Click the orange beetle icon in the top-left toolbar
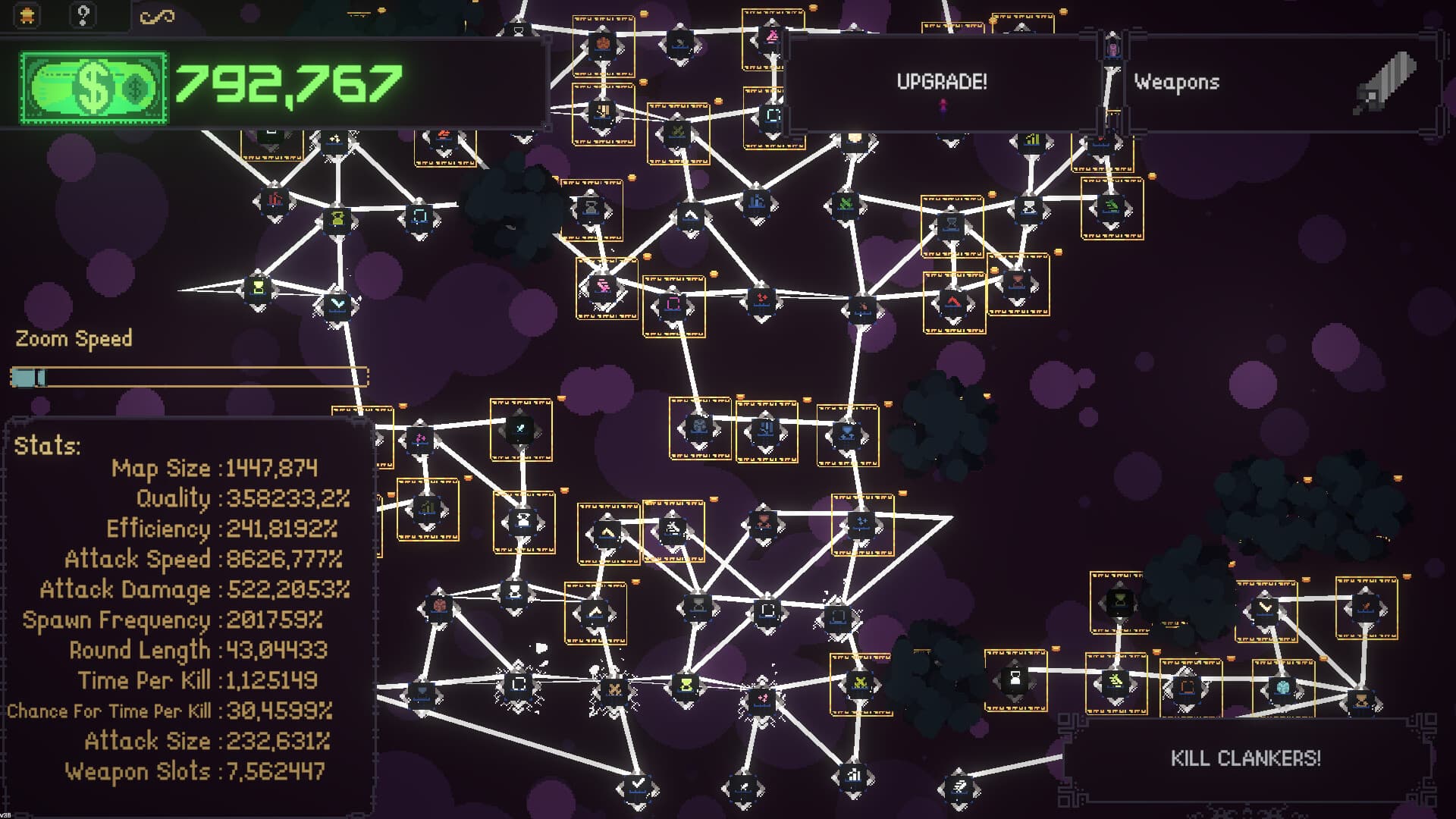The width and height of the screenshot is (1456, 819). pos(27,14)
